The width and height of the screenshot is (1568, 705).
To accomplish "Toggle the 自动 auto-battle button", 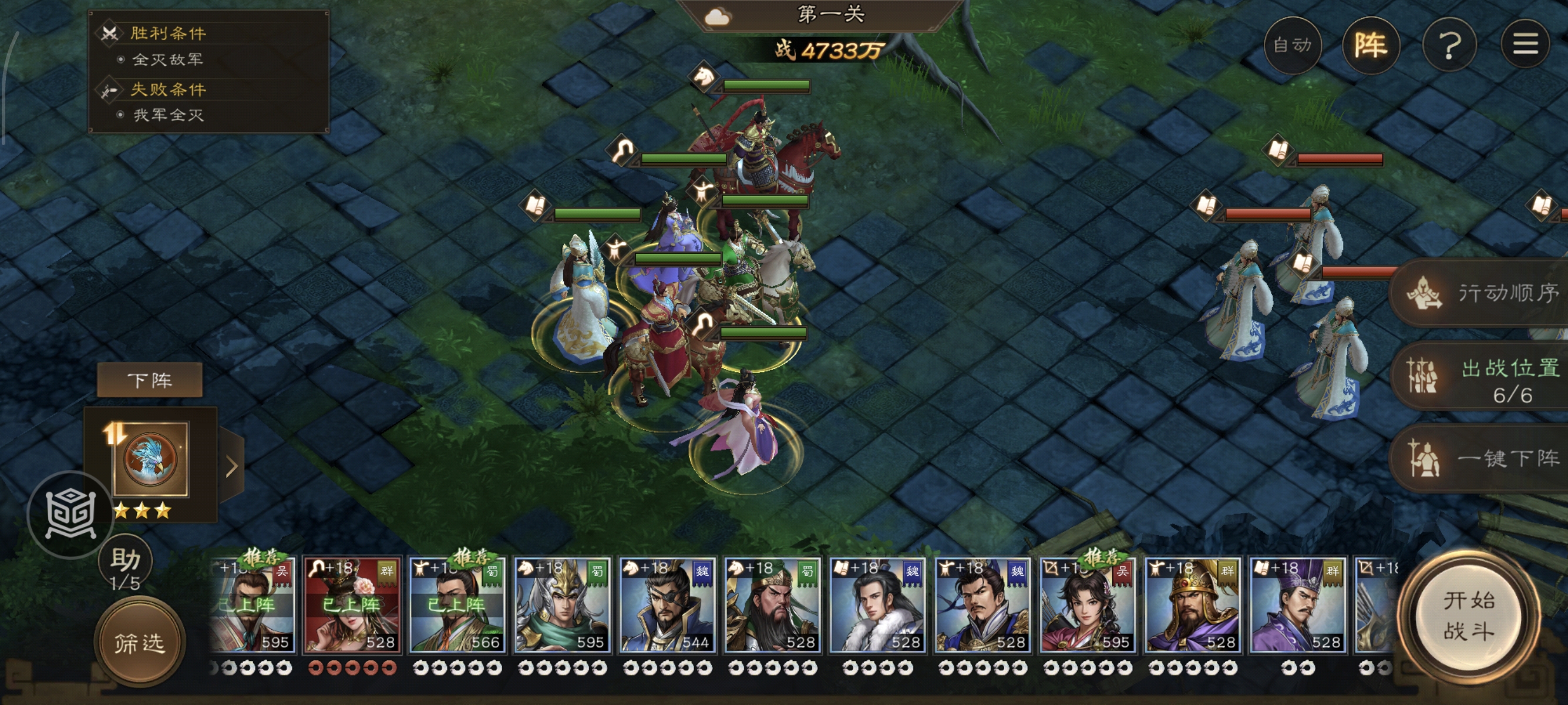I will [x=1291, y=45].
